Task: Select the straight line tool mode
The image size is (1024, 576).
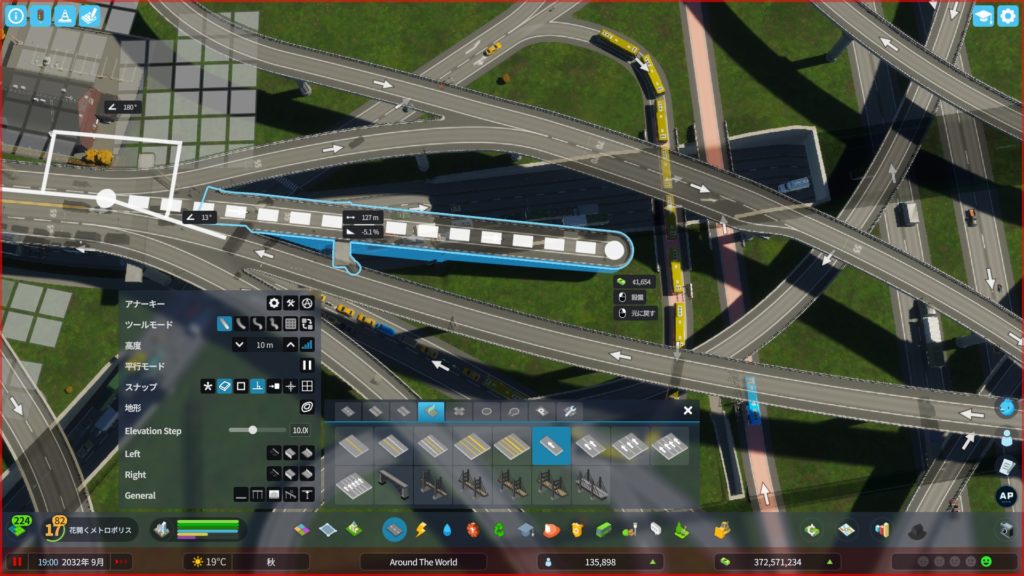Action: [x=225, y=324]
